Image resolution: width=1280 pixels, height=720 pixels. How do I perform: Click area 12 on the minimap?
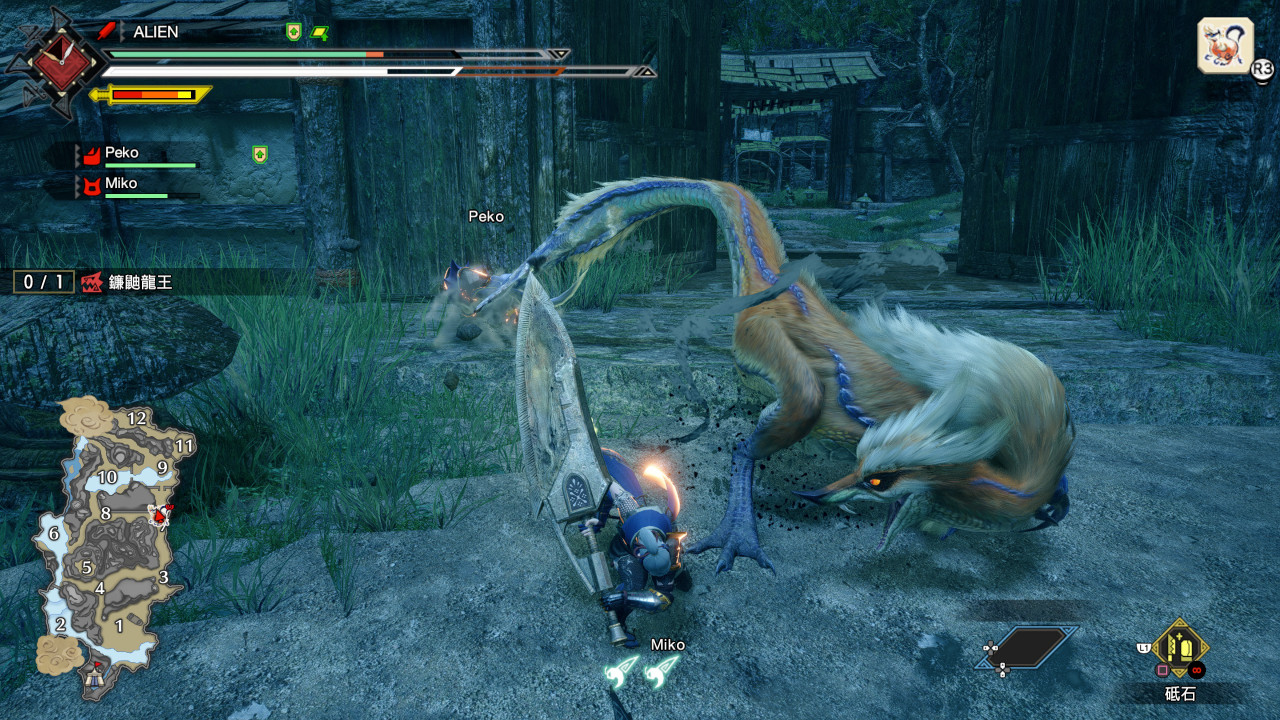click(137, 419)
